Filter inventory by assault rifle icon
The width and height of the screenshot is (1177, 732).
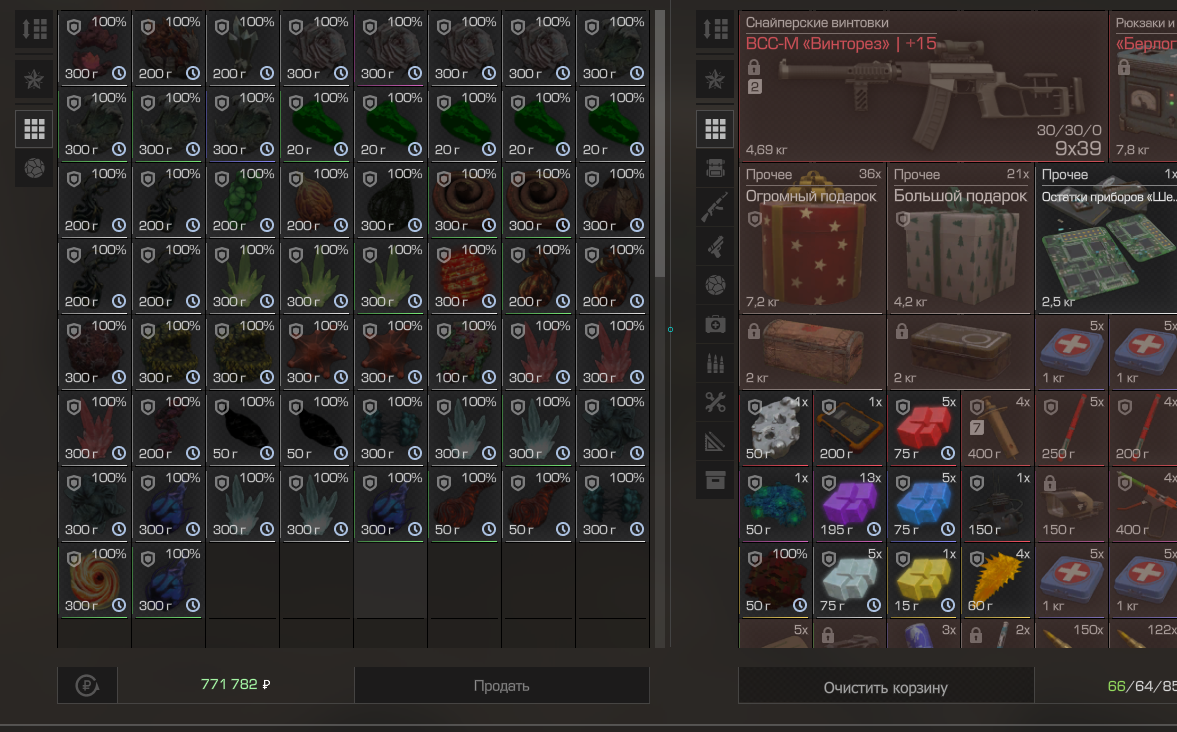715,207
